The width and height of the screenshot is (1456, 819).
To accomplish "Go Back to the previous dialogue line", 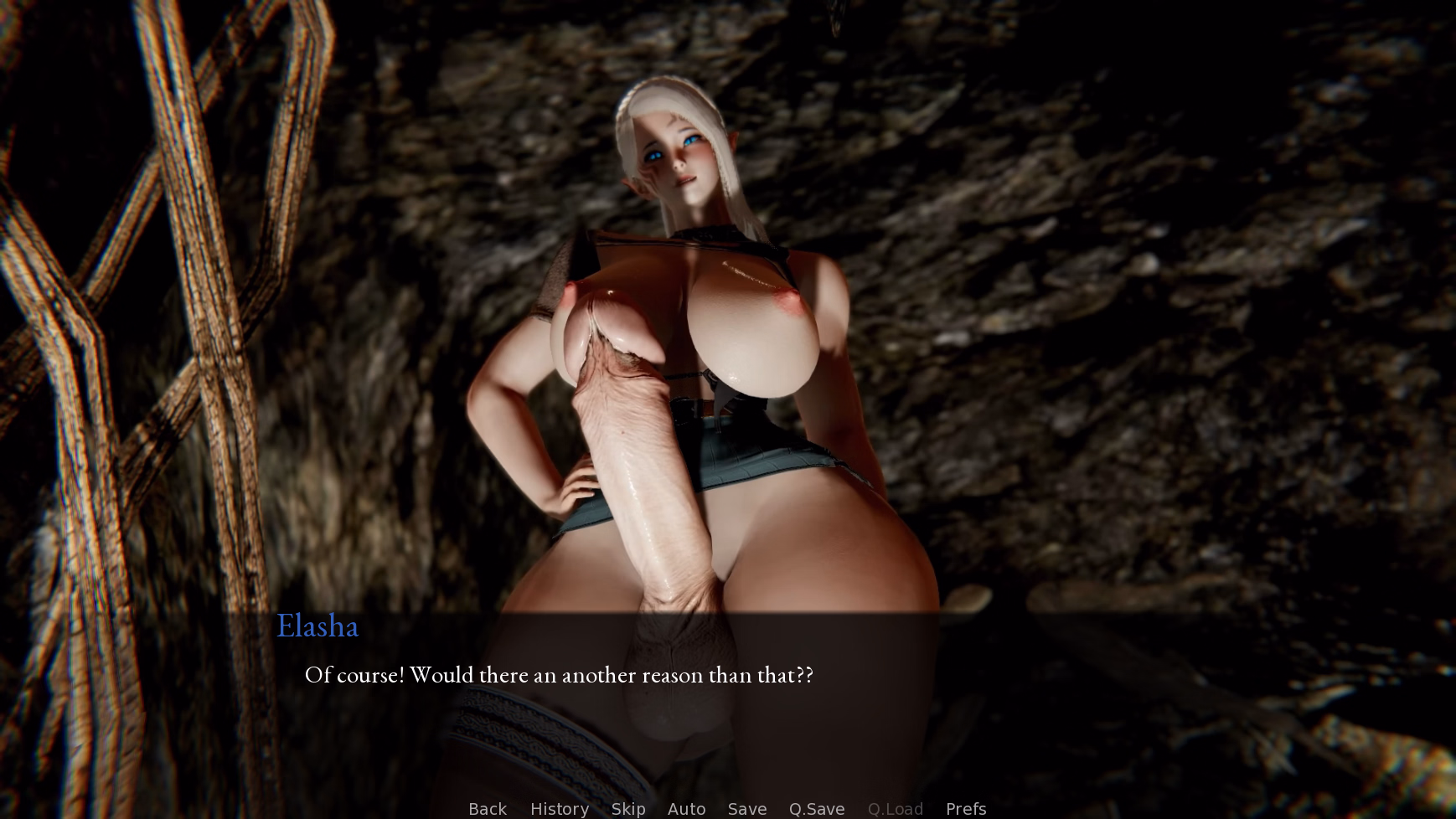I will (x=487, y=808).
